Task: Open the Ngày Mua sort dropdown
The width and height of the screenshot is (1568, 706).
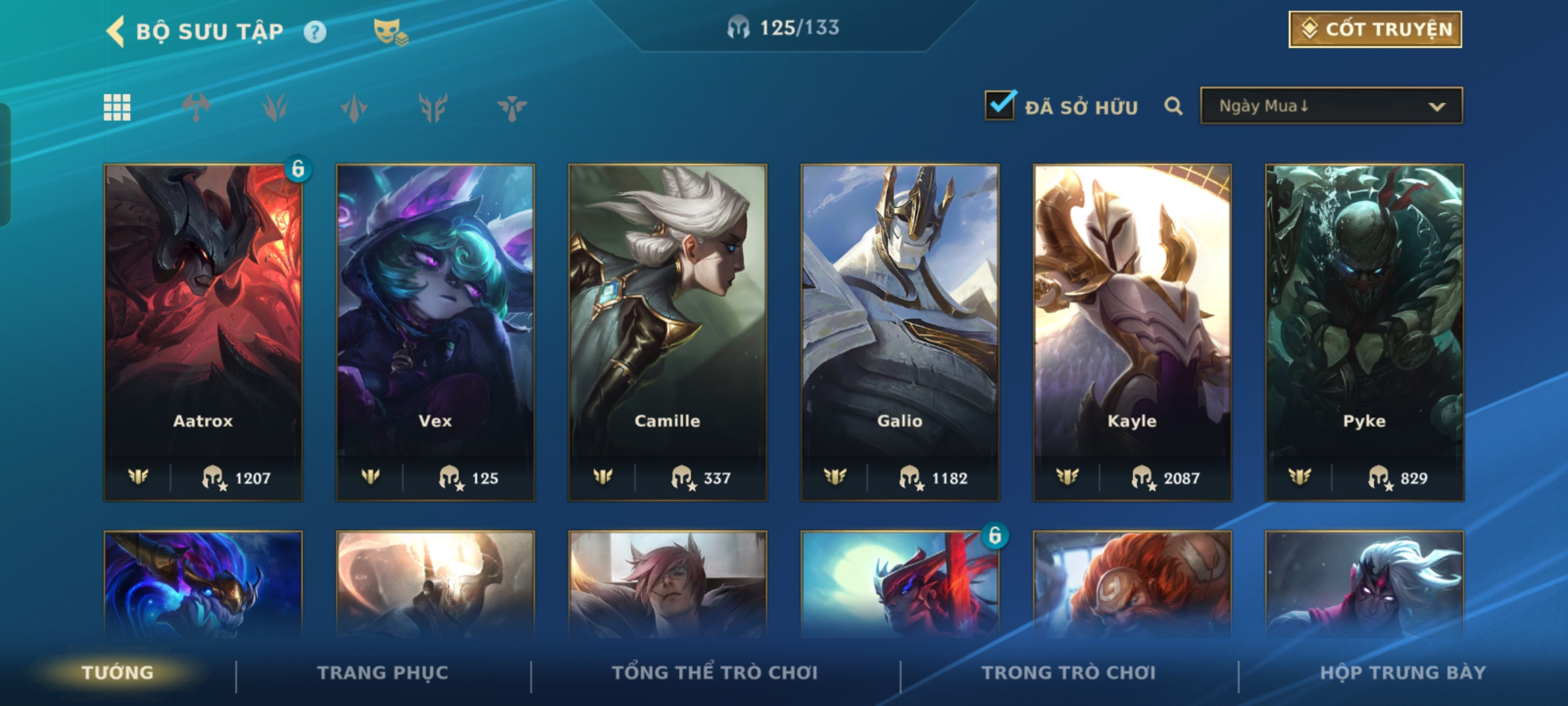Action: 1331,106
